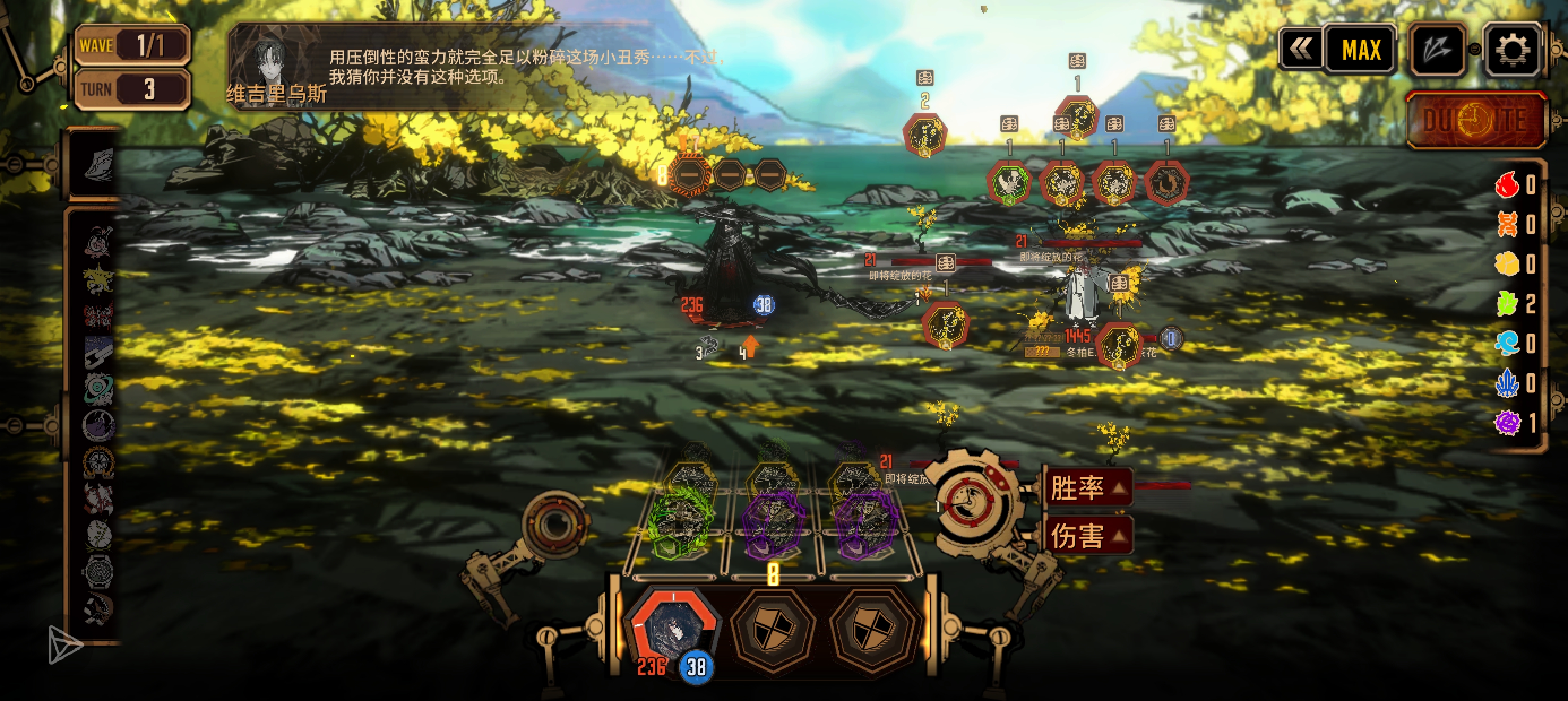Open the settings gear menu
The height and width of the screenshot is (701, 1568).
point(1511,49)
